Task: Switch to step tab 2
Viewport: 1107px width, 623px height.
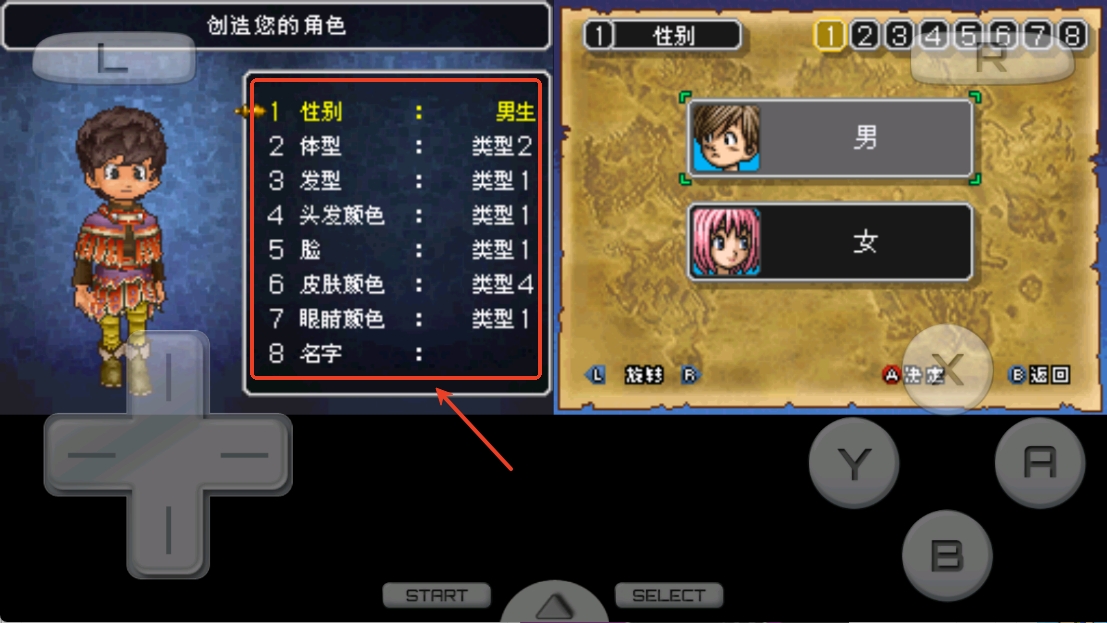Action: [x=864, y=36]
